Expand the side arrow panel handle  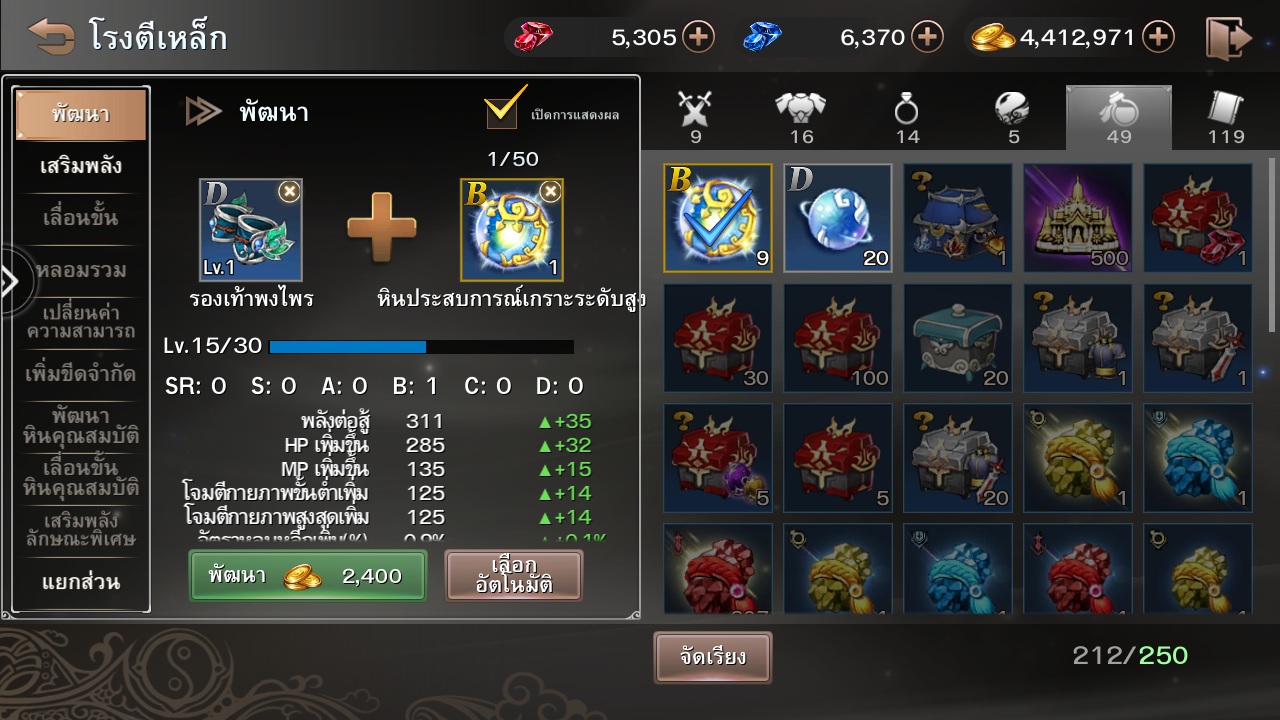(x=11, y=283)
